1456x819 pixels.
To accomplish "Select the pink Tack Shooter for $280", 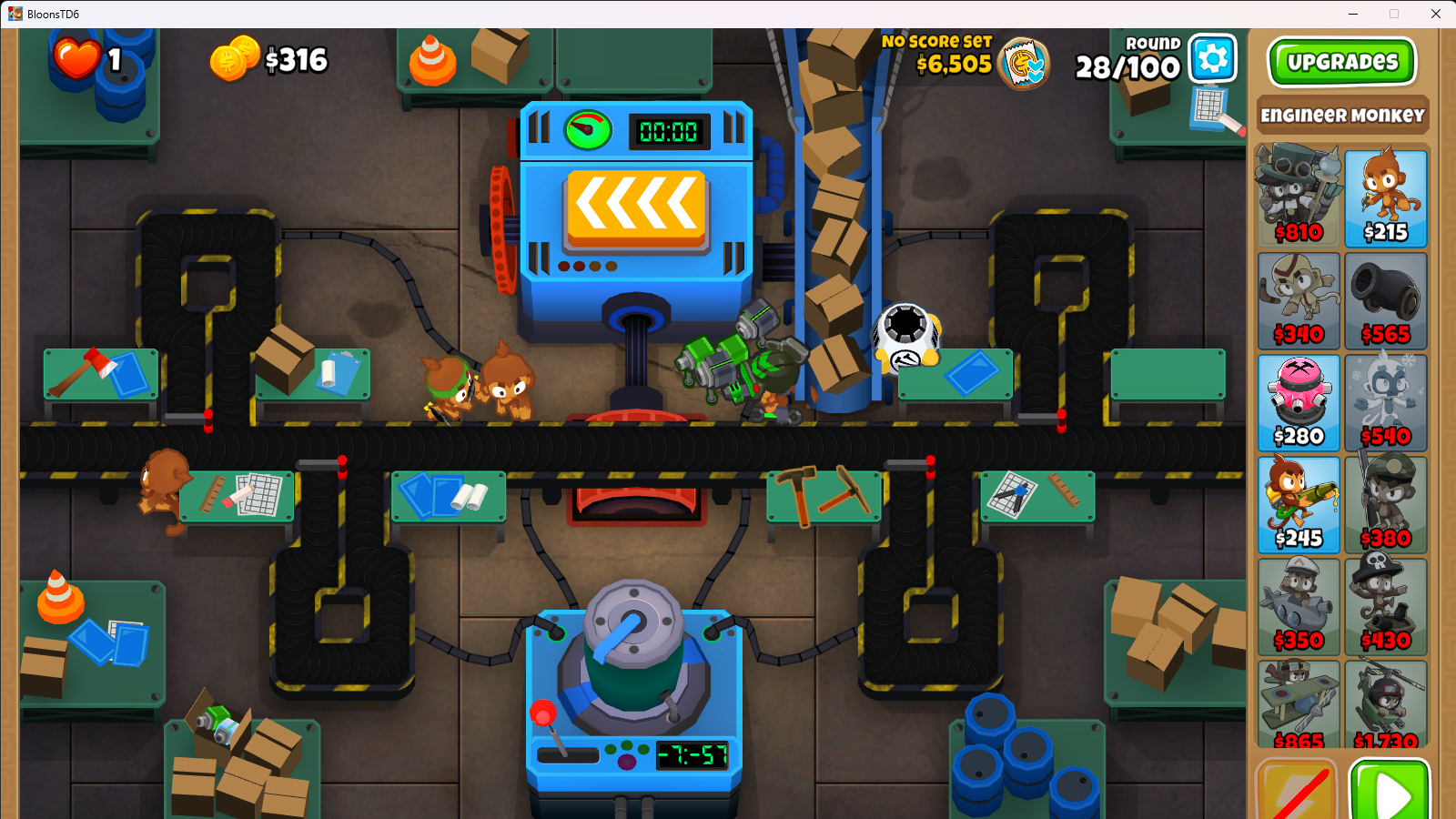I will (1299, 402).
